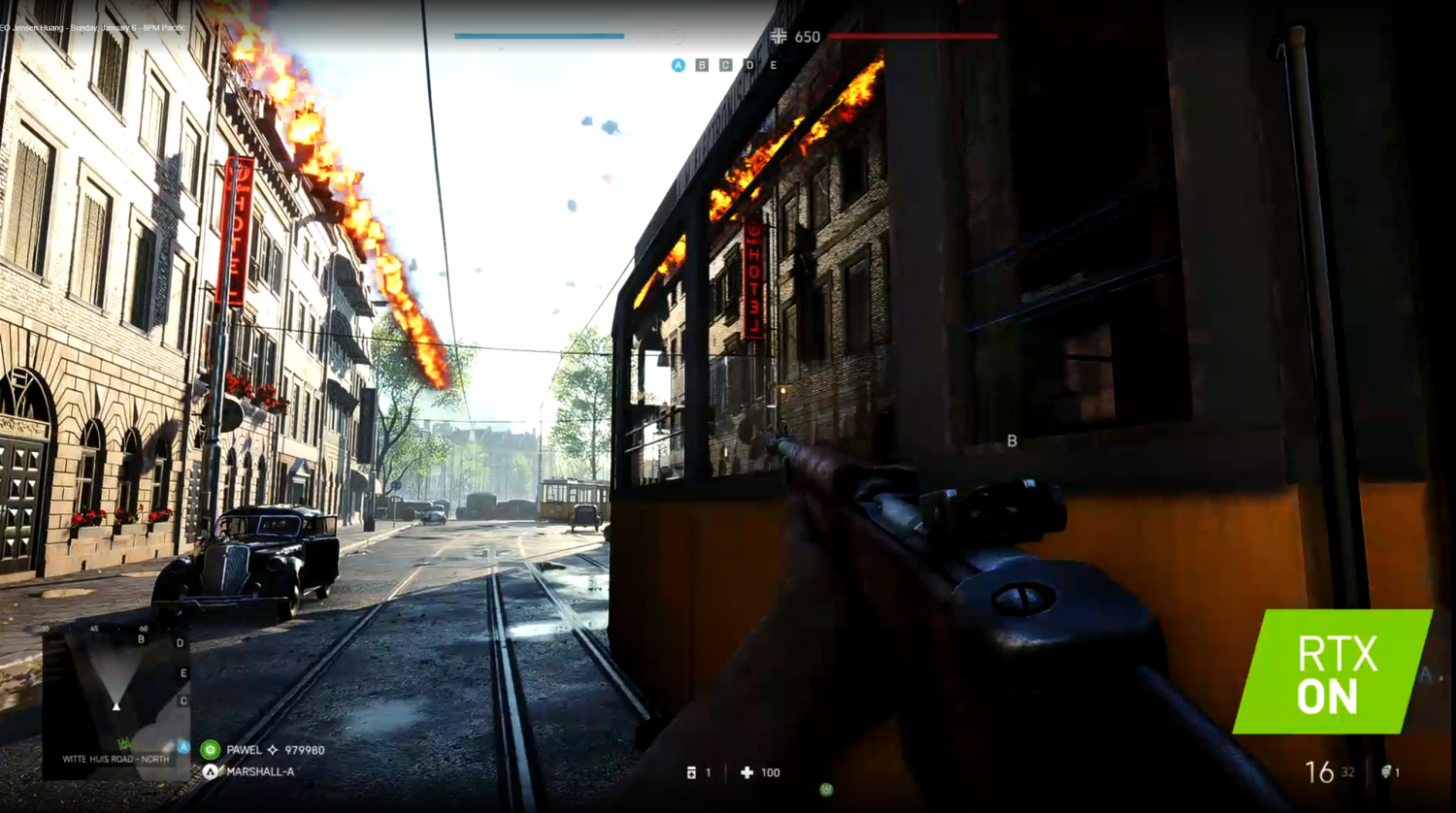Choose the E flag marker on the minimap
The height and width of the screenshot is (813, 1456).
point(183,673)
